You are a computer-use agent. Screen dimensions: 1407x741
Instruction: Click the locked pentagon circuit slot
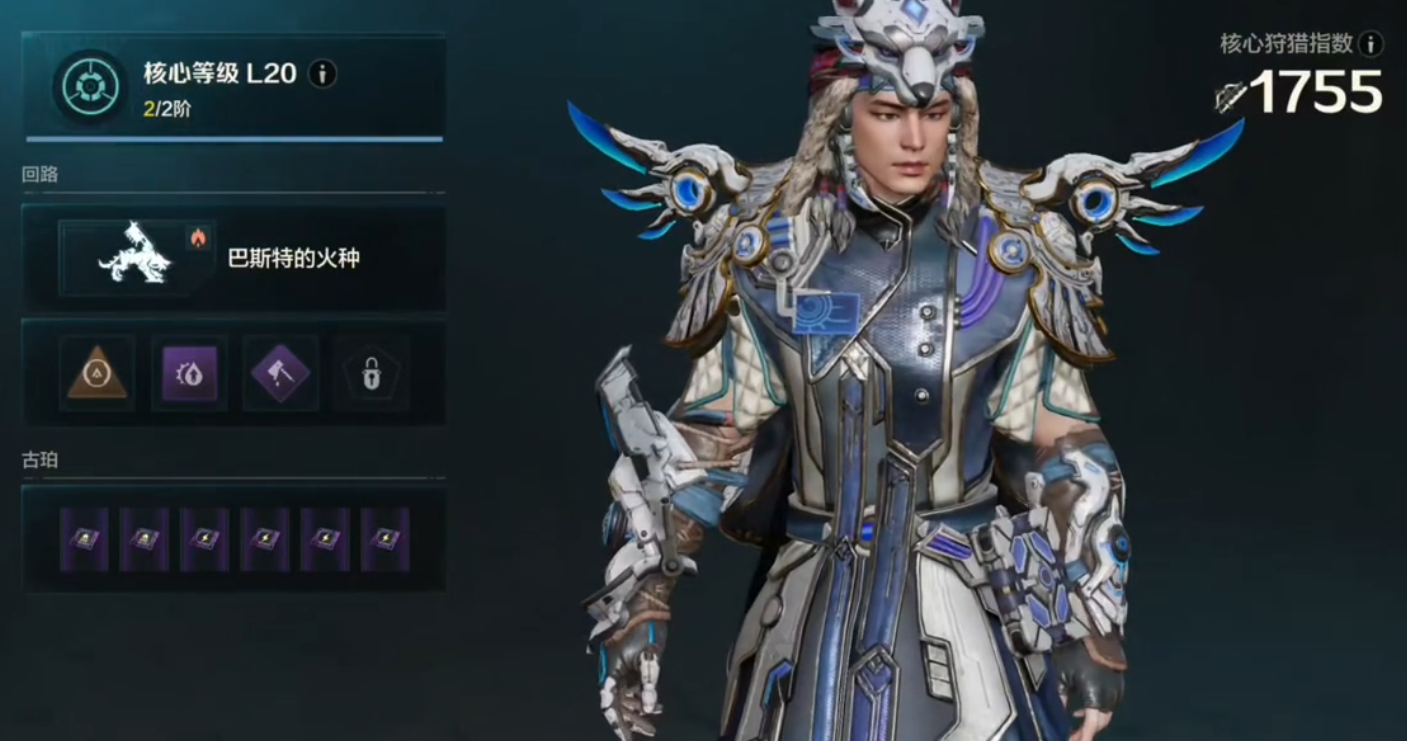[371, 375]
